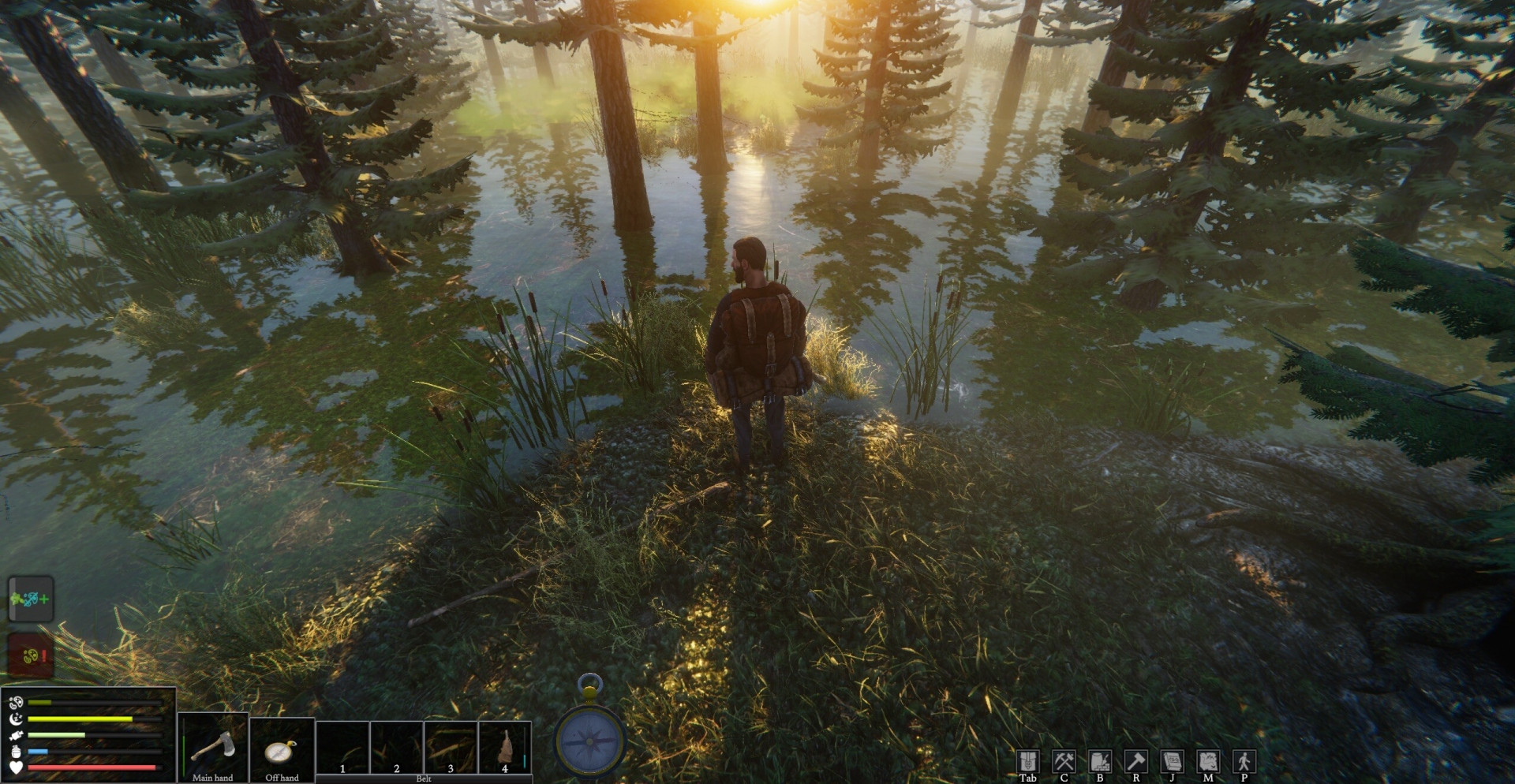Open the building trowel and bricks icon
This screenshot has height=784, width=1515.
1100,761
